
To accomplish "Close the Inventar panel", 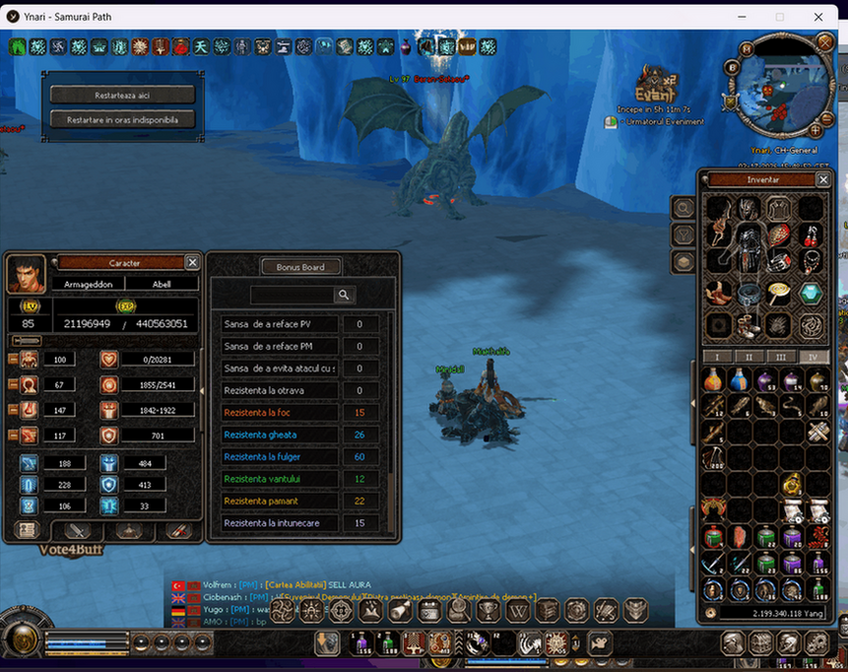I will 823,180.
